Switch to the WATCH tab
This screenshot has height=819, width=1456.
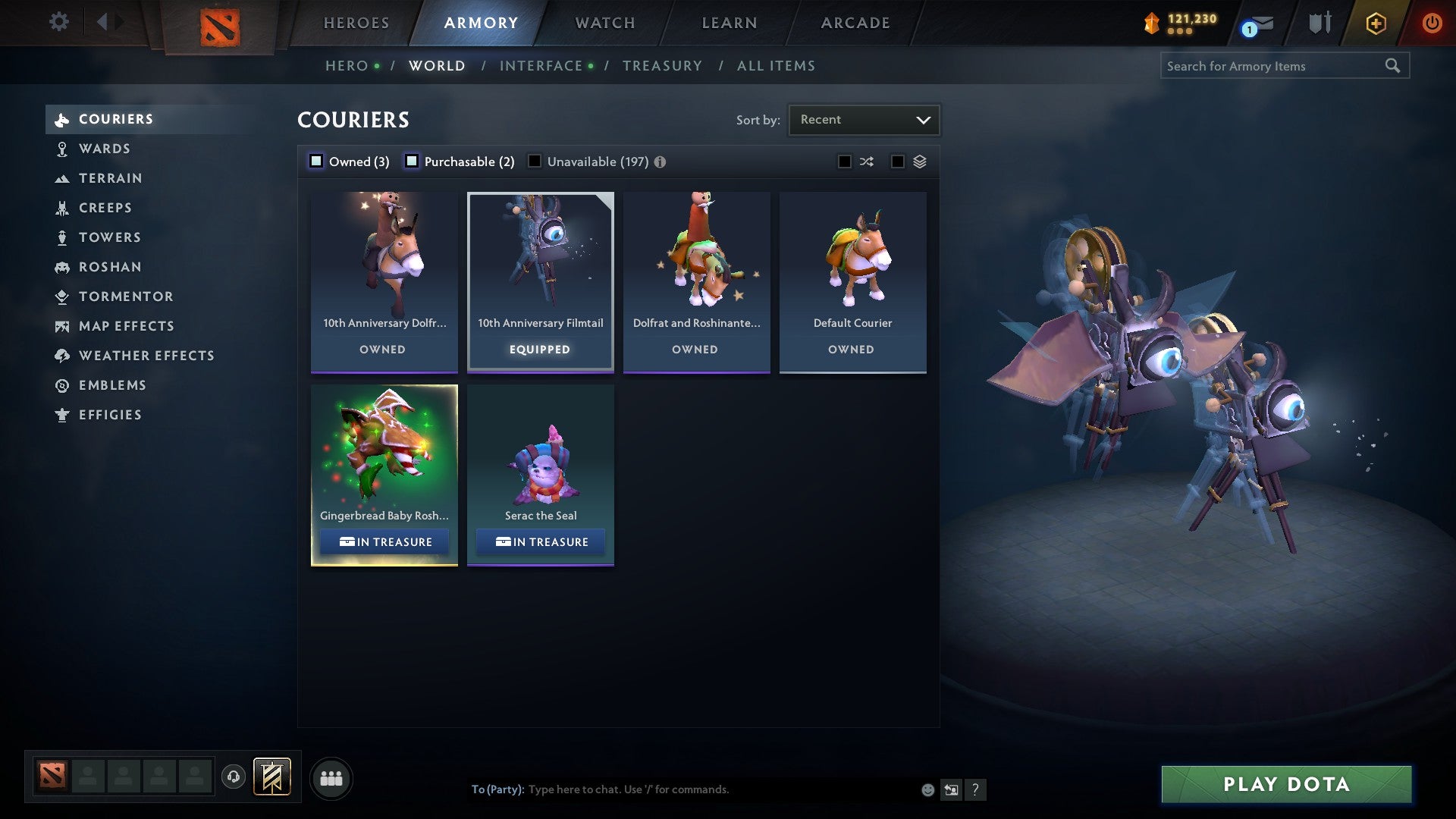(x=604, y=23)
